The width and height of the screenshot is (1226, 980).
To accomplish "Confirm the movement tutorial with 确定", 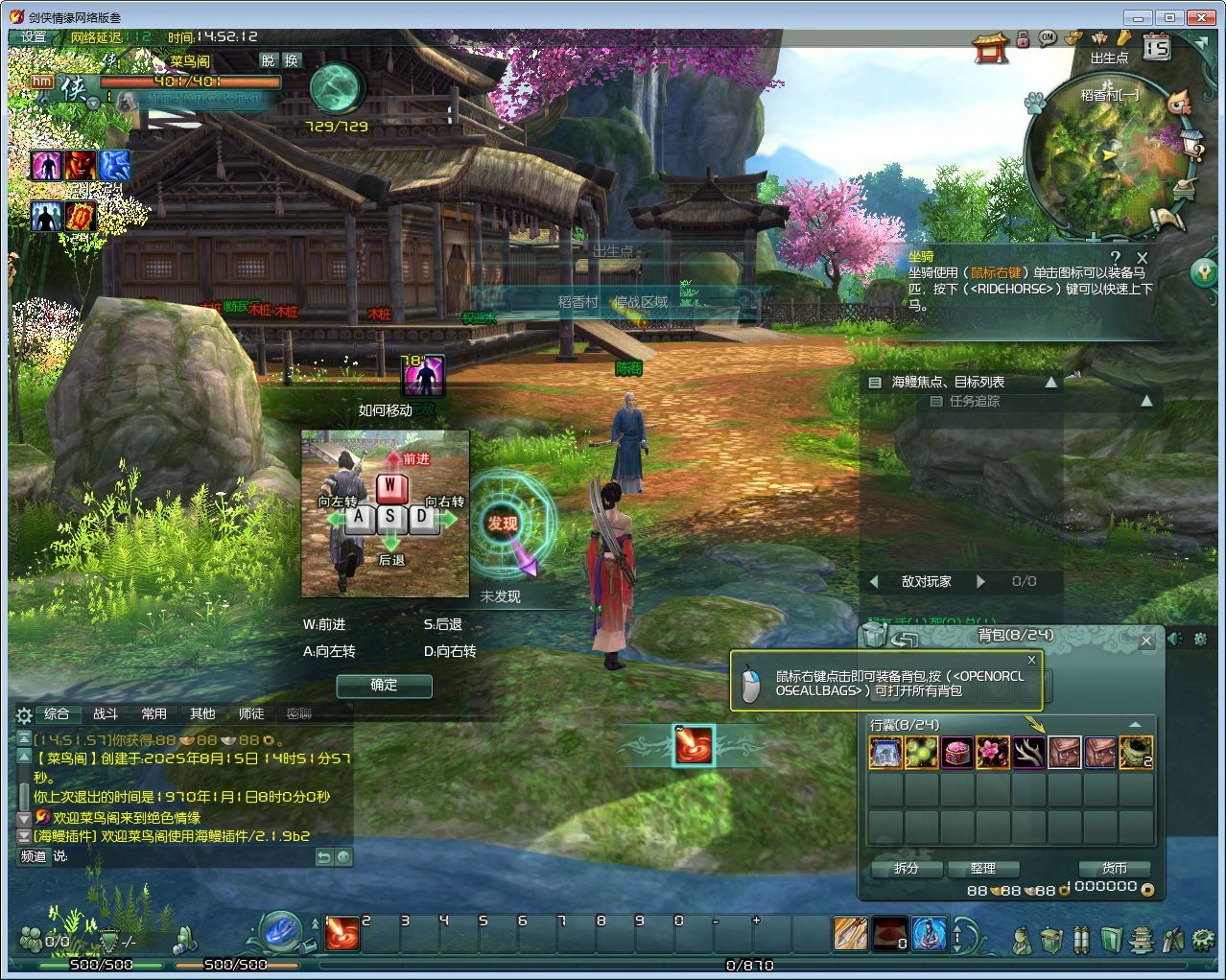I will tap(384, 685).
